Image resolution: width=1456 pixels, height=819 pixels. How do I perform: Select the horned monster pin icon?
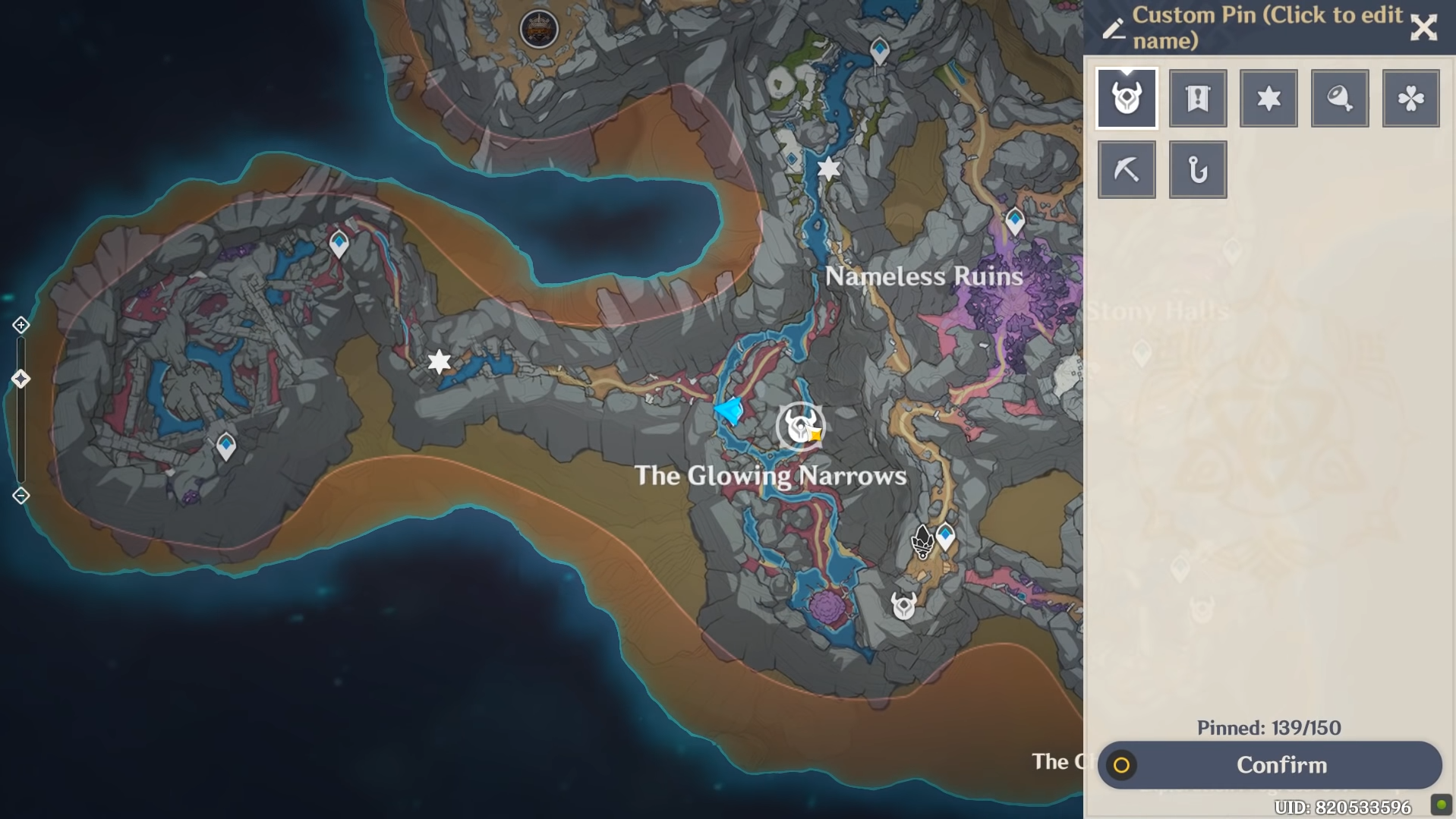pyautogui.click(x=1127, y=99)
